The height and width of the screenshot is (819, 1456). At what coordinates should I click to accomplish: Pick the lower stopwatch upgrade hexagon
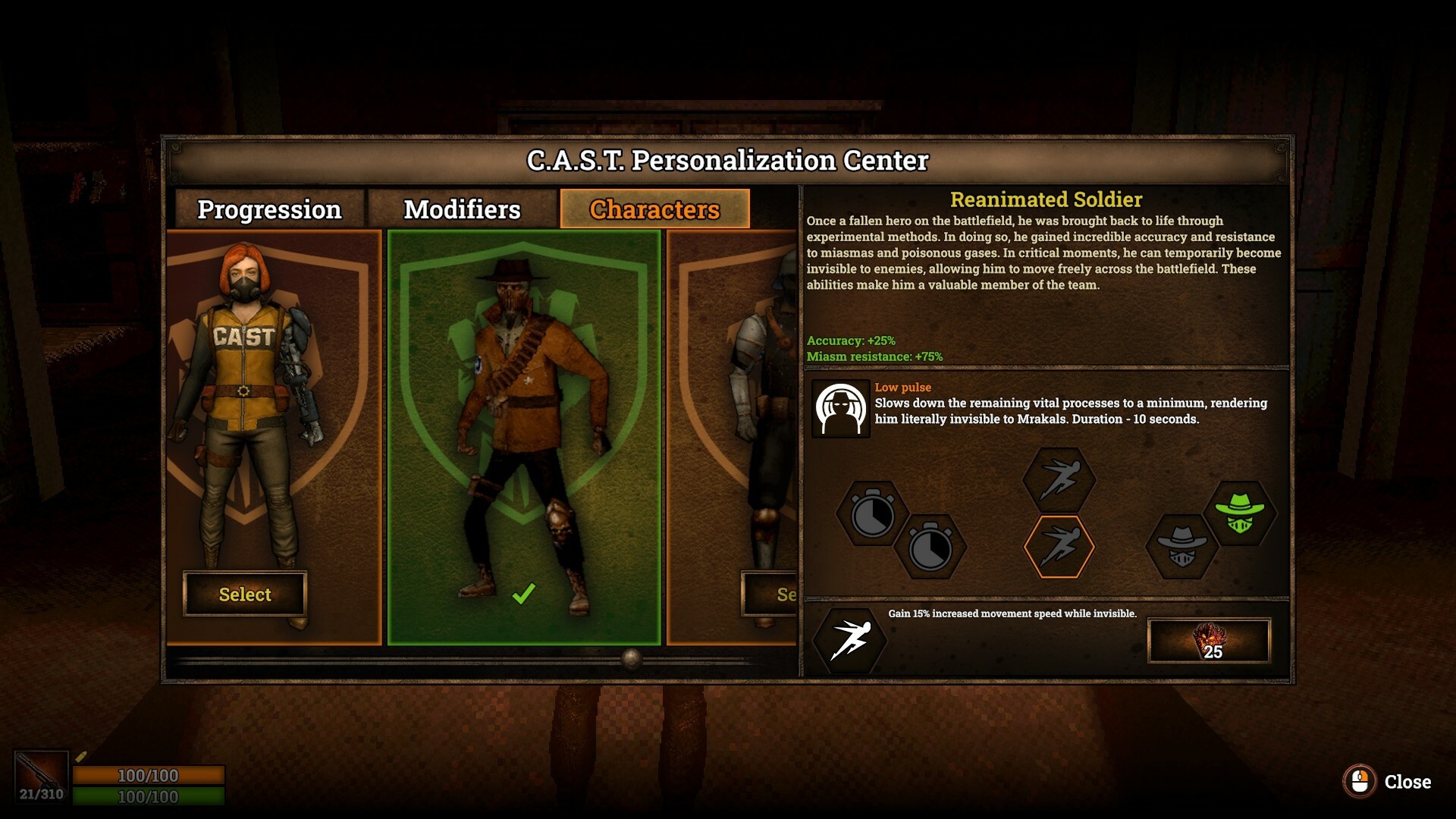[x=930, y=547]
